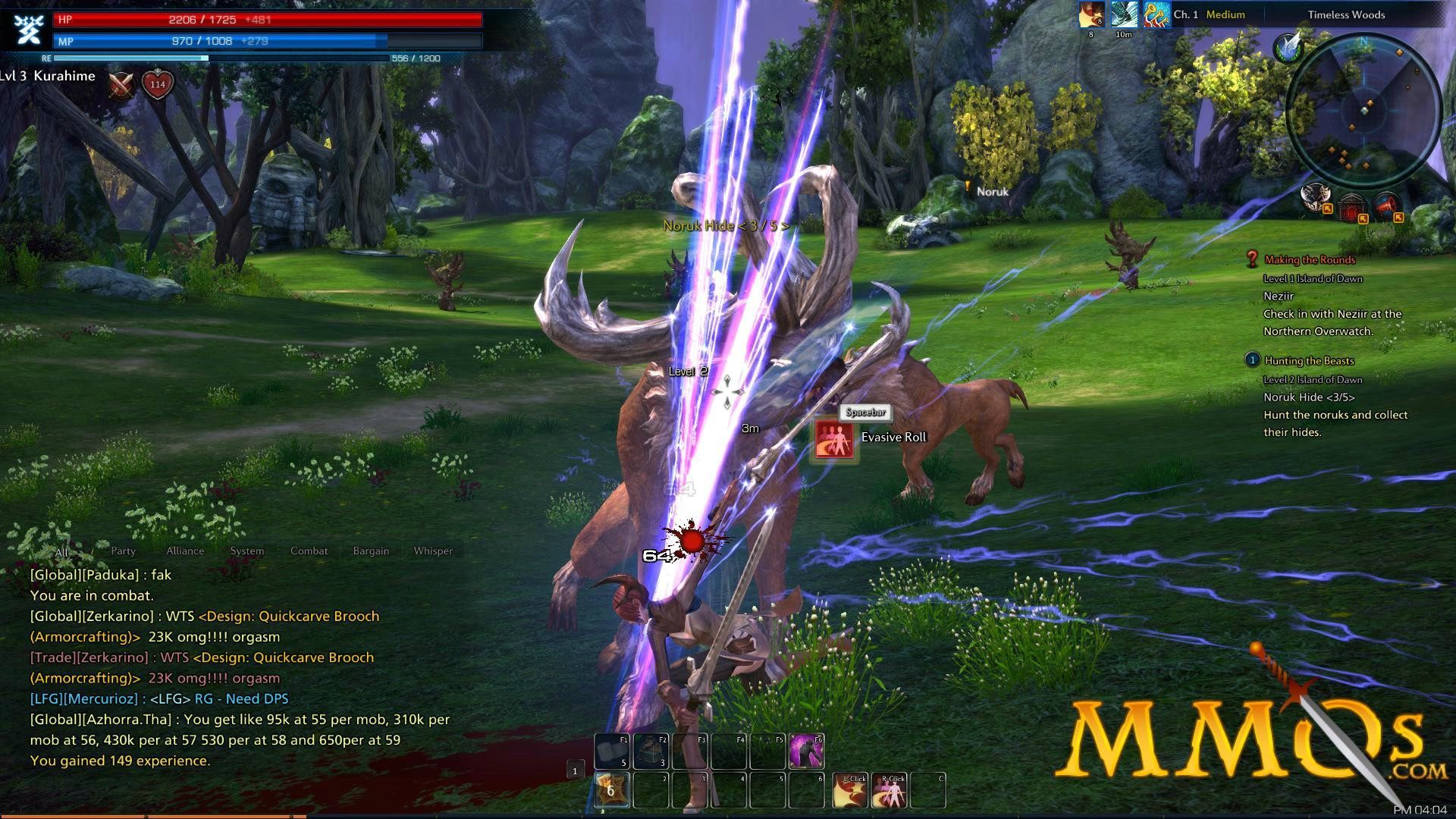Select the monster bestiary icon under the minimap
Viewport: 1456px width, 819px height.
tap(1315, 199)
